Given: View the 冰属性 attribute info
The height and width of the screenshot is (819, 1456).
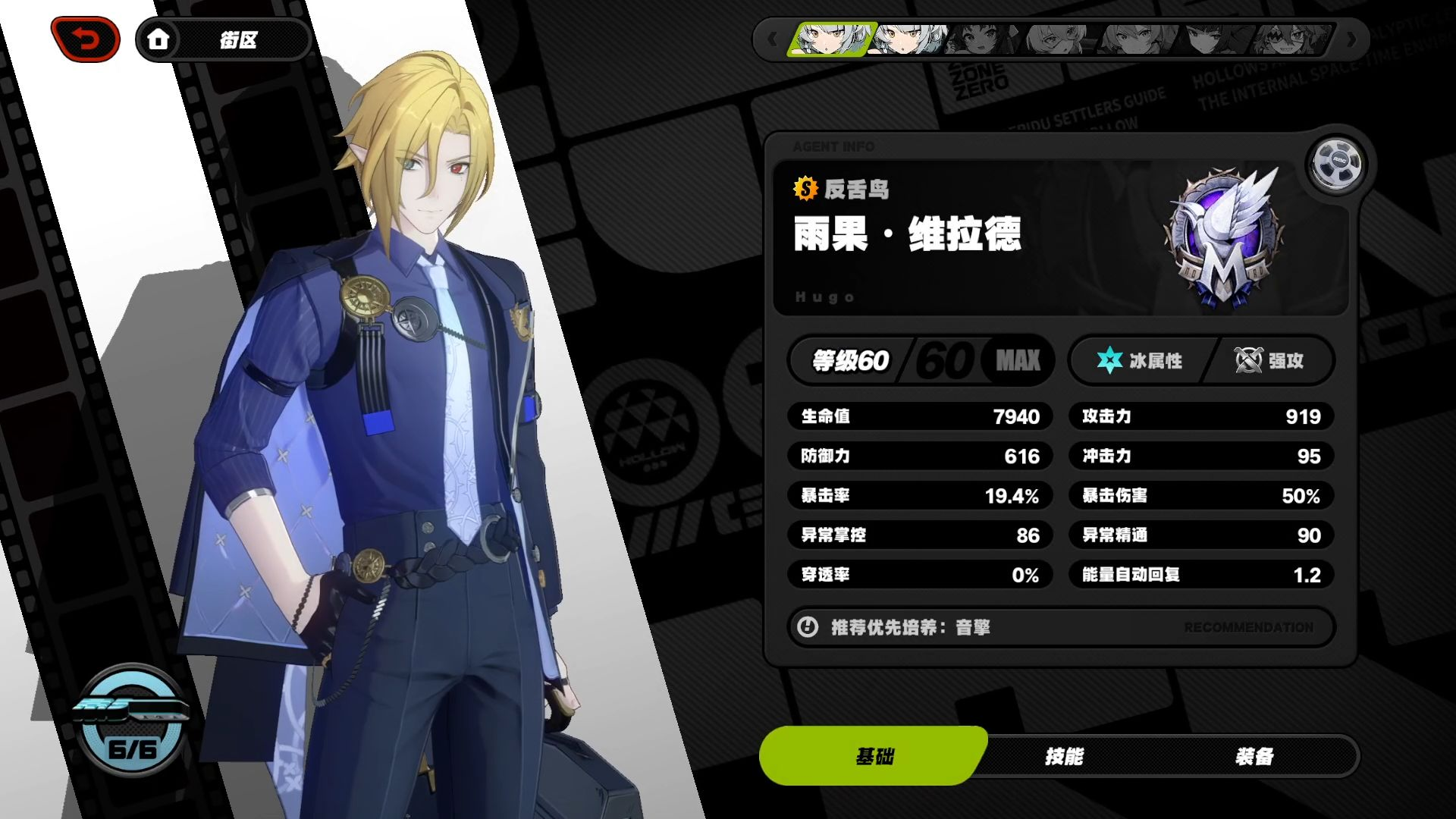Looking at the screenshot, I should pos(1140,360).
